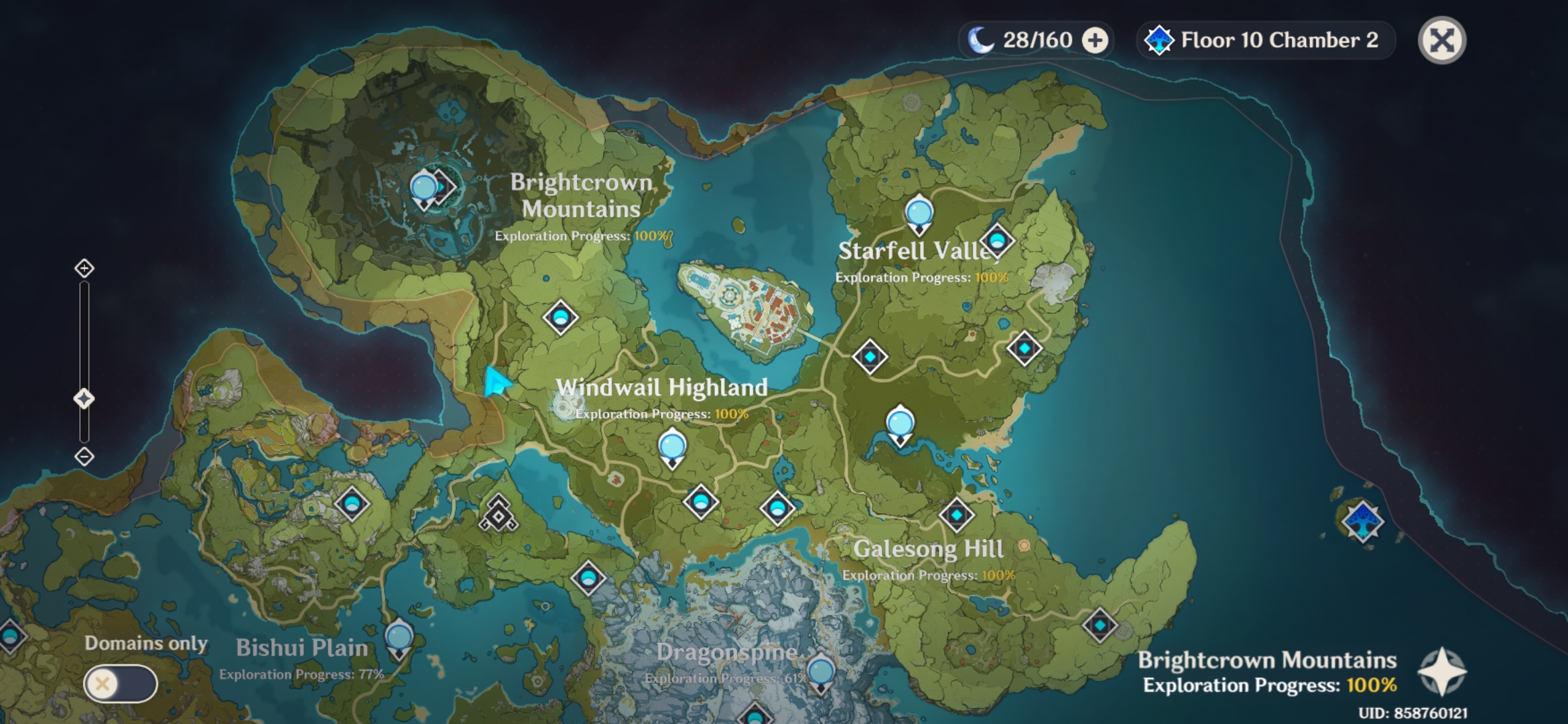Close the map with the X button
The height and width of the screenshot is (724, 1568).
pos(1441,40)
